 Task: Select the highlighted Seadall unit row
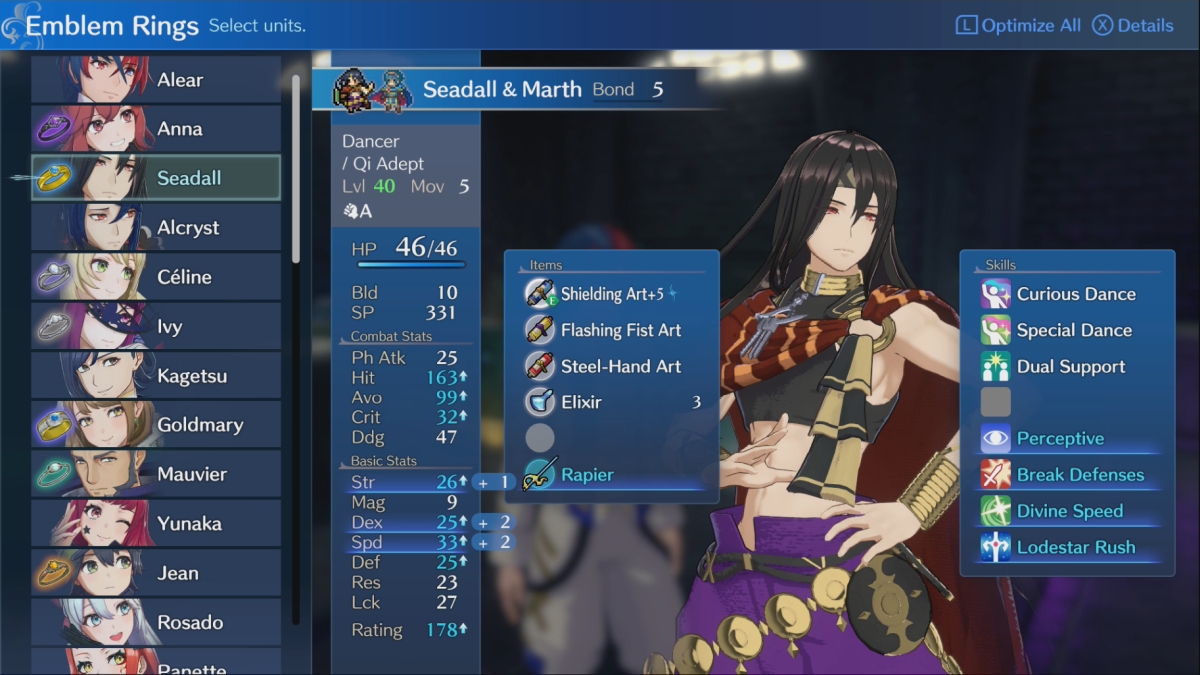(x=156, y=178)
